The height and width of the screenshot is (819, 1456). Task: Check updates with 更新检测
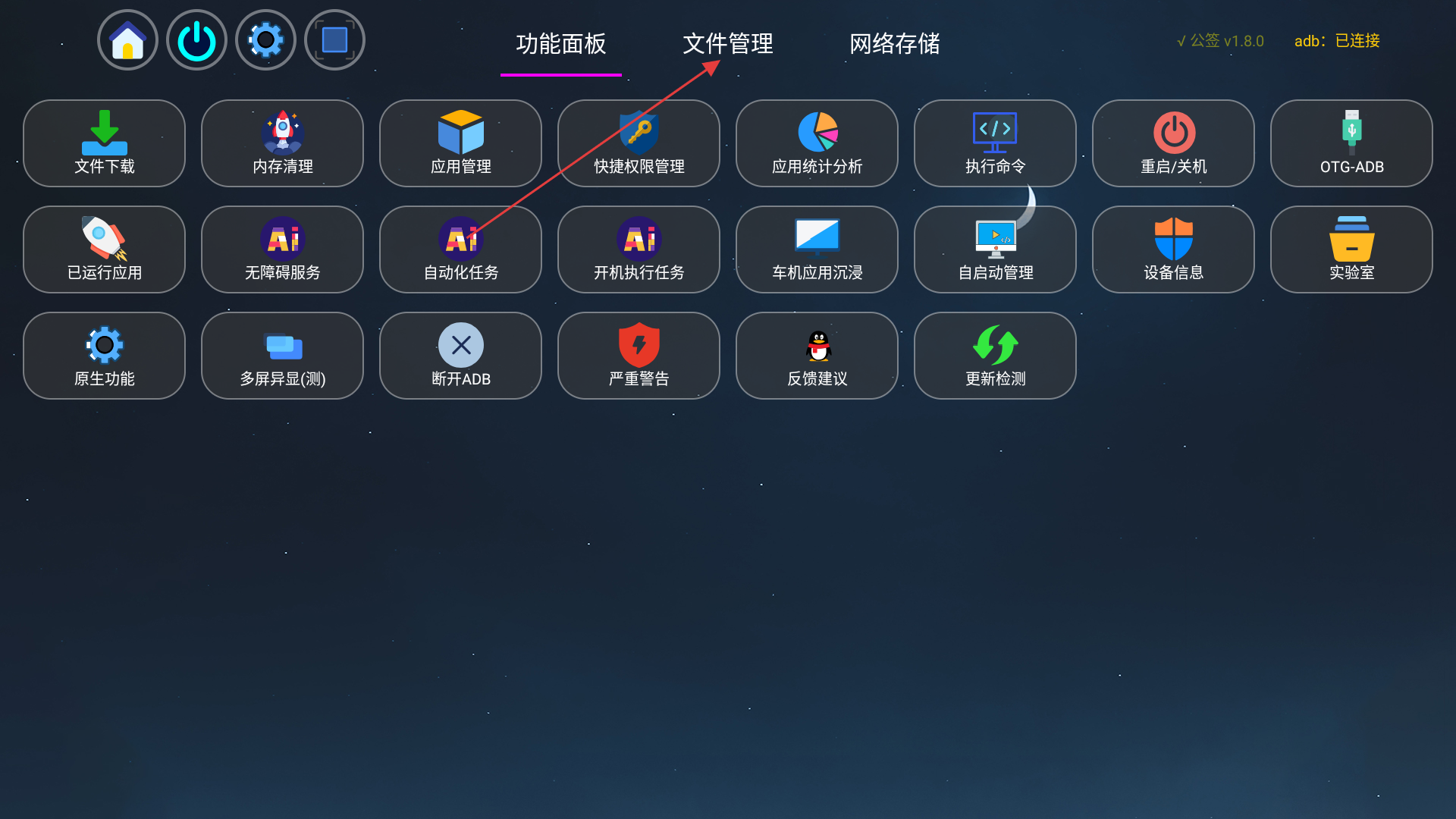coord(995,356)
